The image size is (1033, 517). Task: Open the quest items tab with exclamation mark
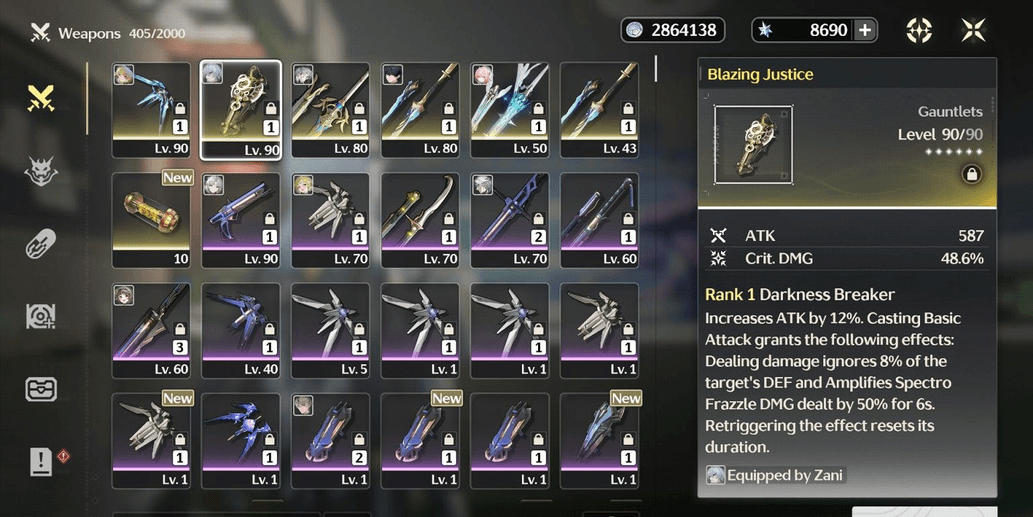41,461
